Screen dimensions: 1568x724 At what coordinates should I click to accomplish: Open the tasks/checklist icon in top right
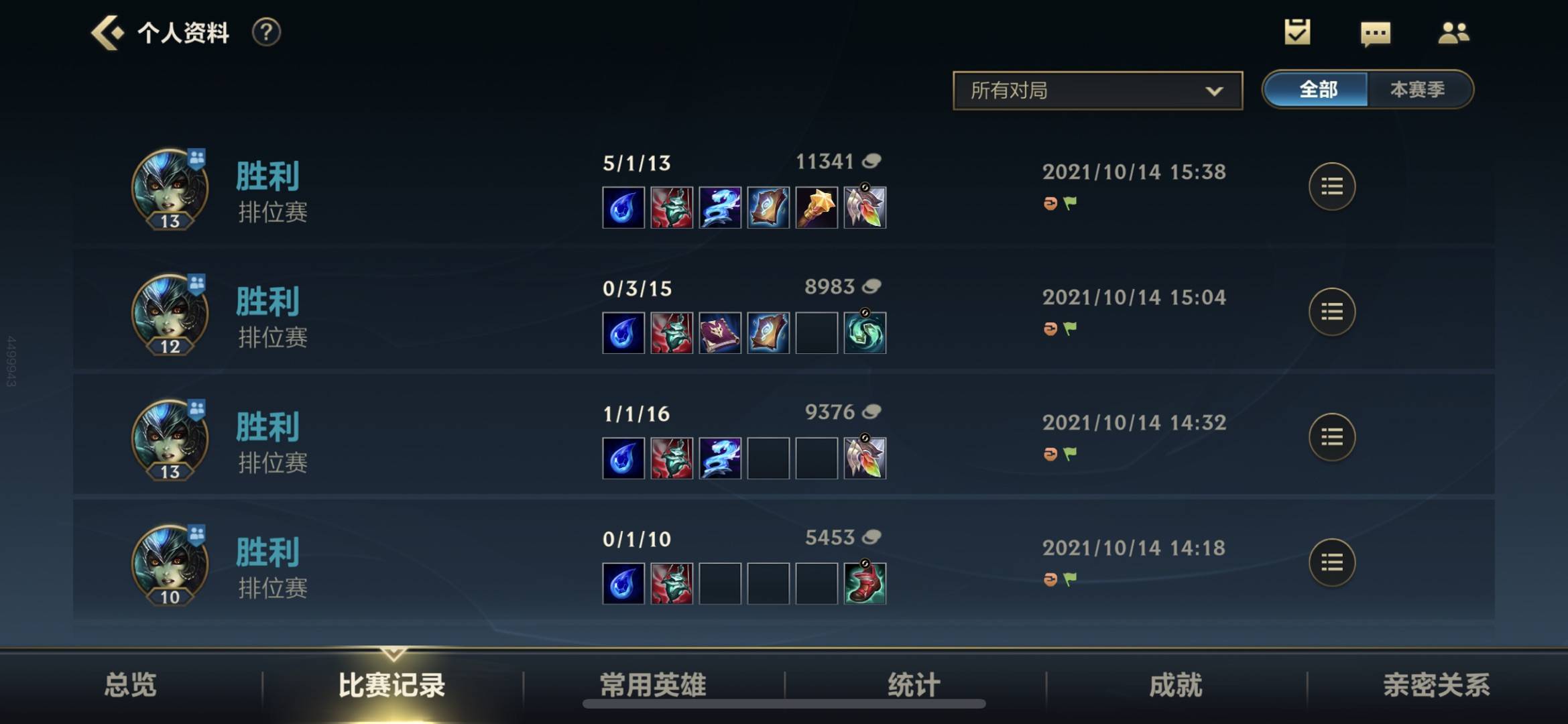(1298, 32)
